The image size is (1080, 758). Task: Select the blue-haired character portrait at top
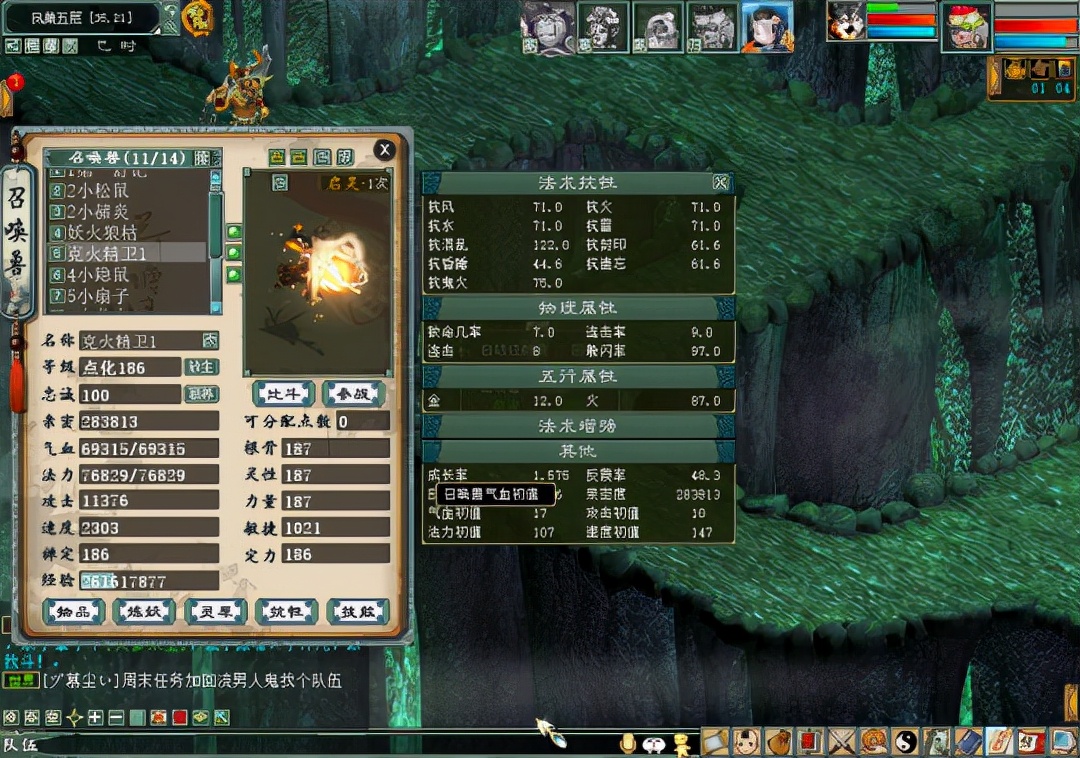767,26
